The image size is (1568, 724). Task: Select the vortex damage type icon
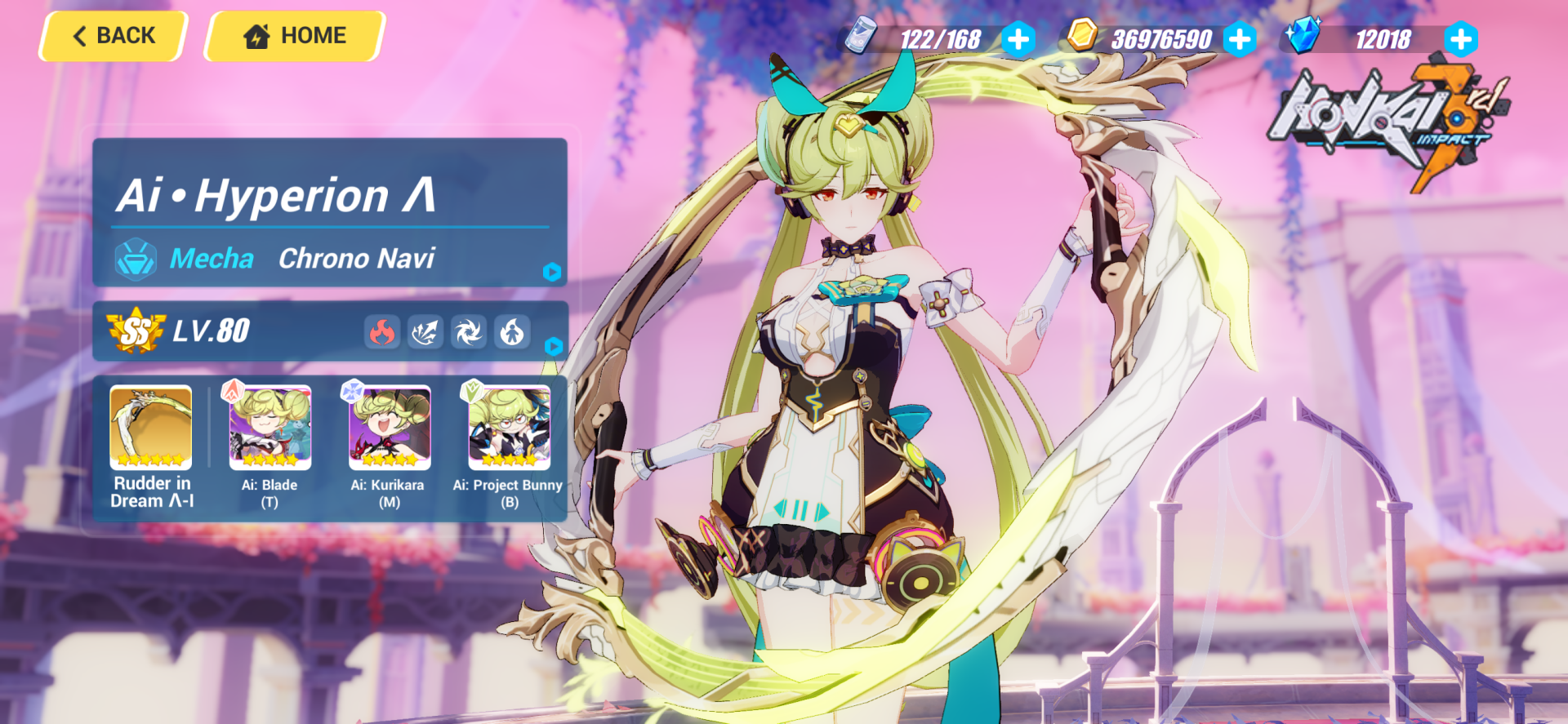click(469, 331)
